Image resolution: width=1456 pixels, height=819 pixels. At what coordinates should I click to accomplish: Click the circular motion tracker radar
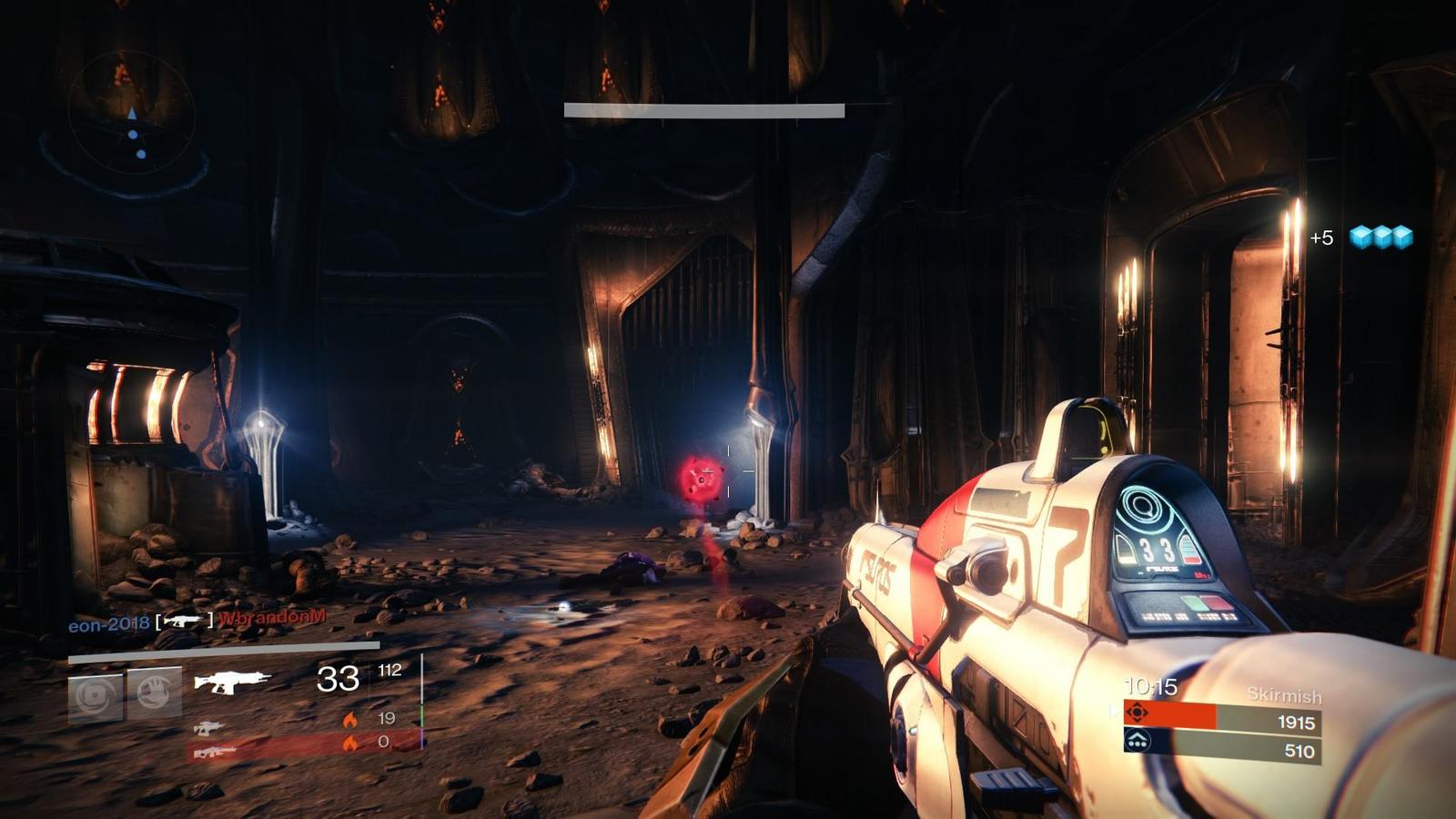133,114
